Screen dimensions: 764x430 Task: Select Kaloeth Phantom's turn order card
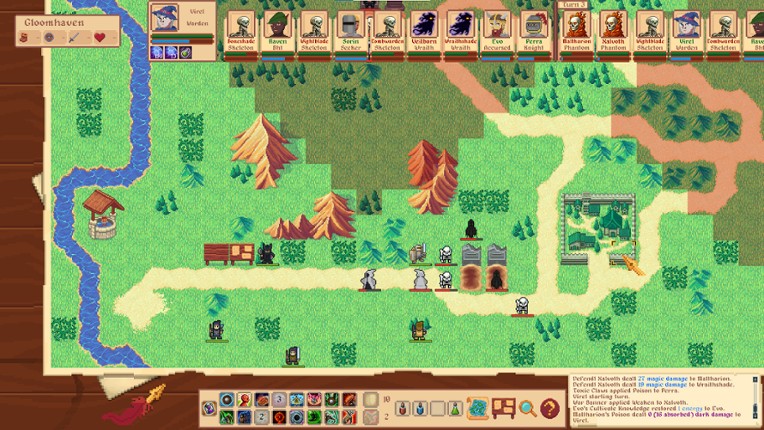(613, 29)
